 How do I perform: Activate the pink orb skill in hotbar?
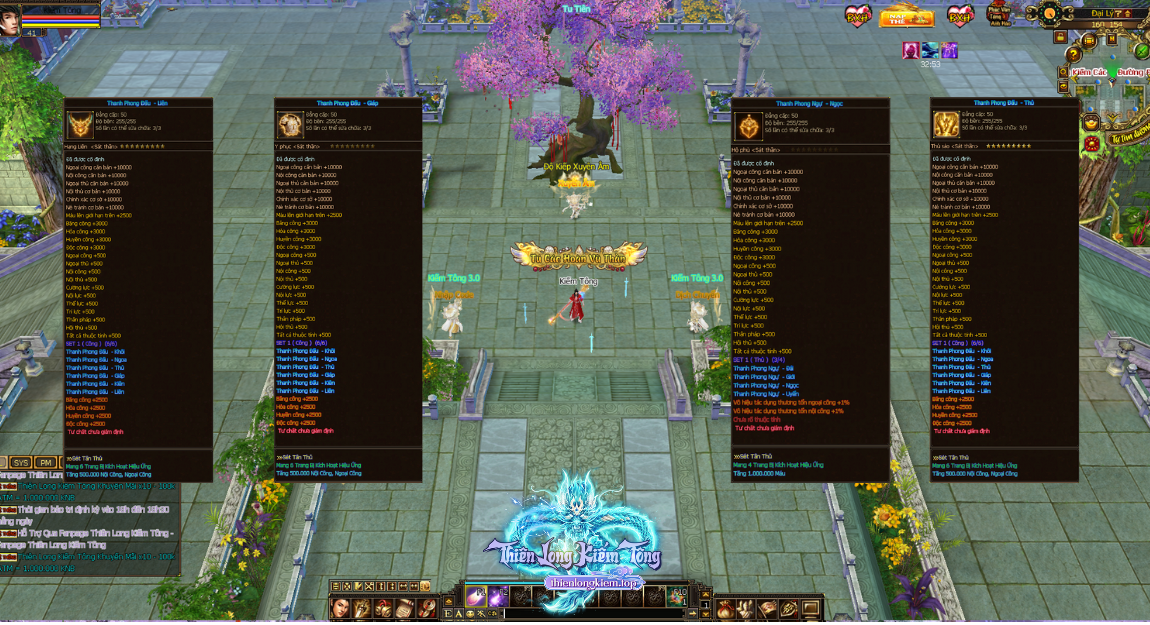476,596
